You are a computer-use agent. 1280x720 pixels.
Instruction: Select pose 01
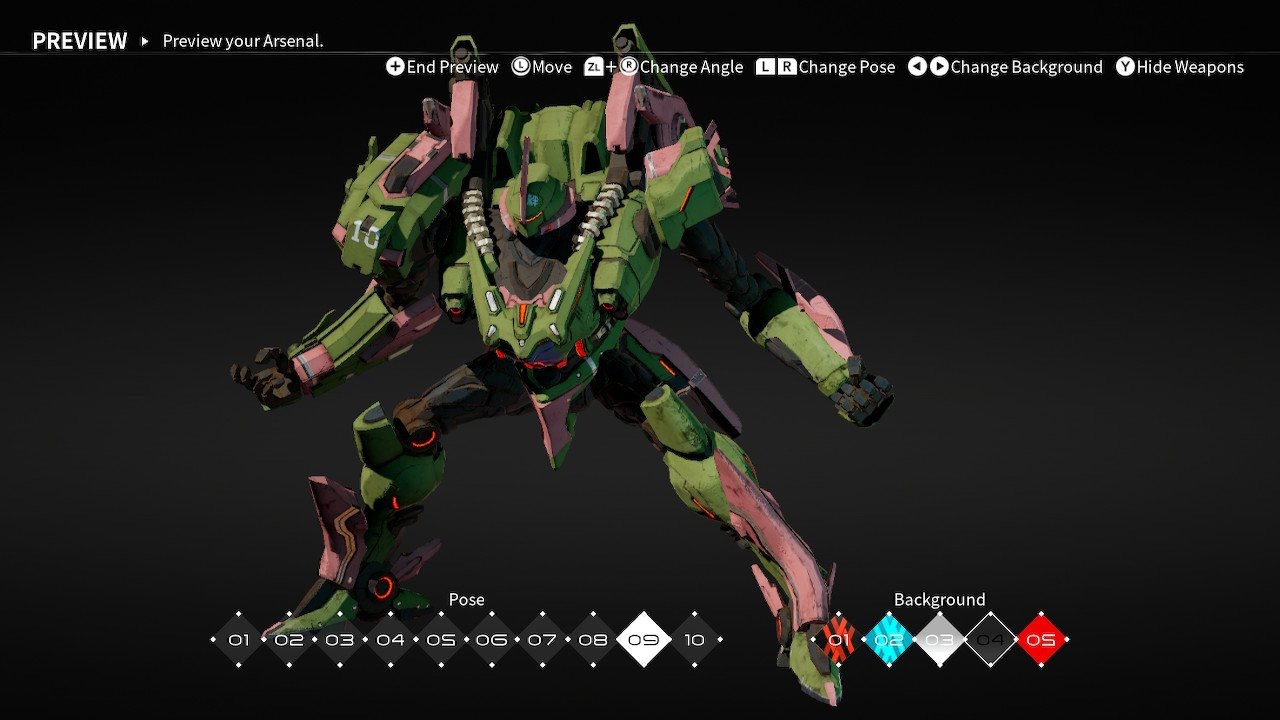point(238,640)
